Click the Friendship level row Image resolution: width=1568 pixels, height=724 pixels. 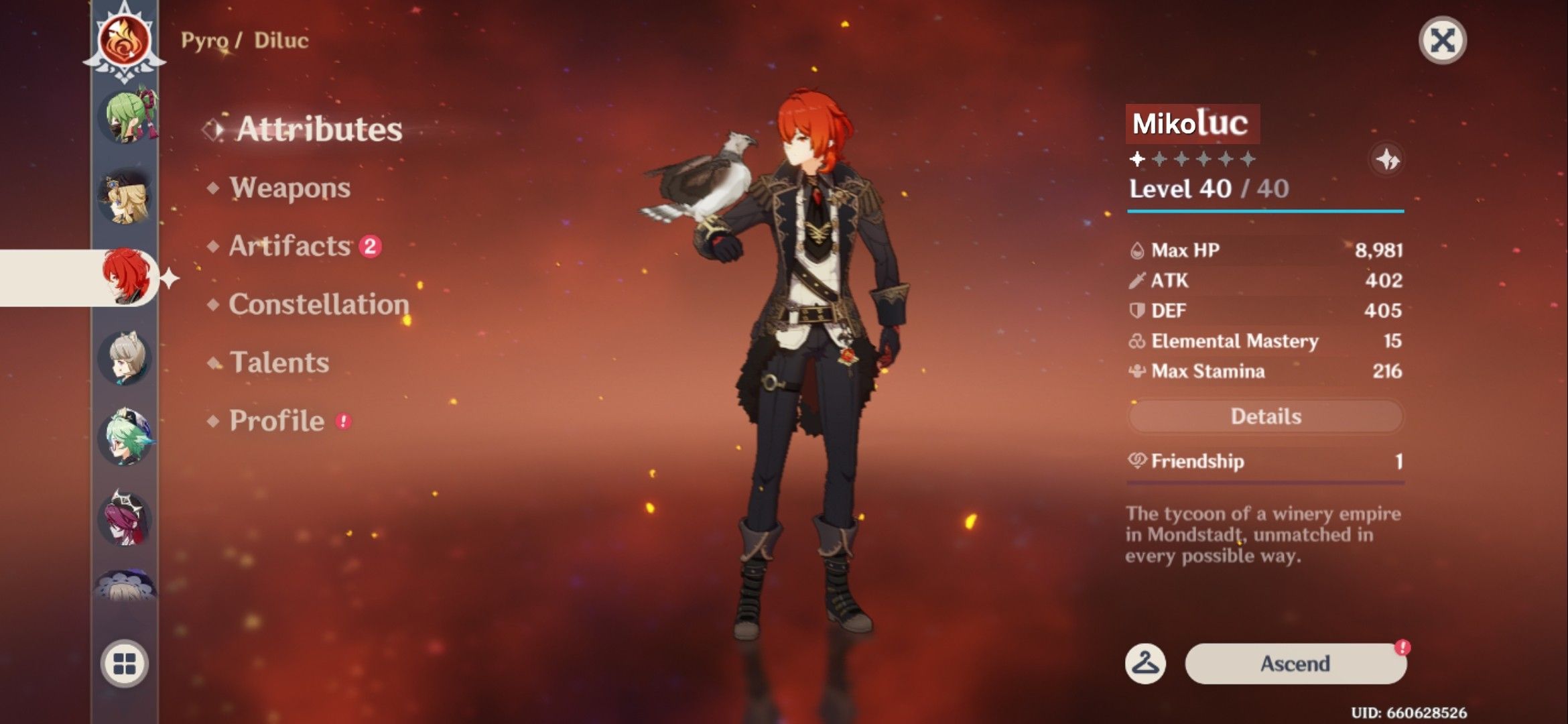point(1264,462)
